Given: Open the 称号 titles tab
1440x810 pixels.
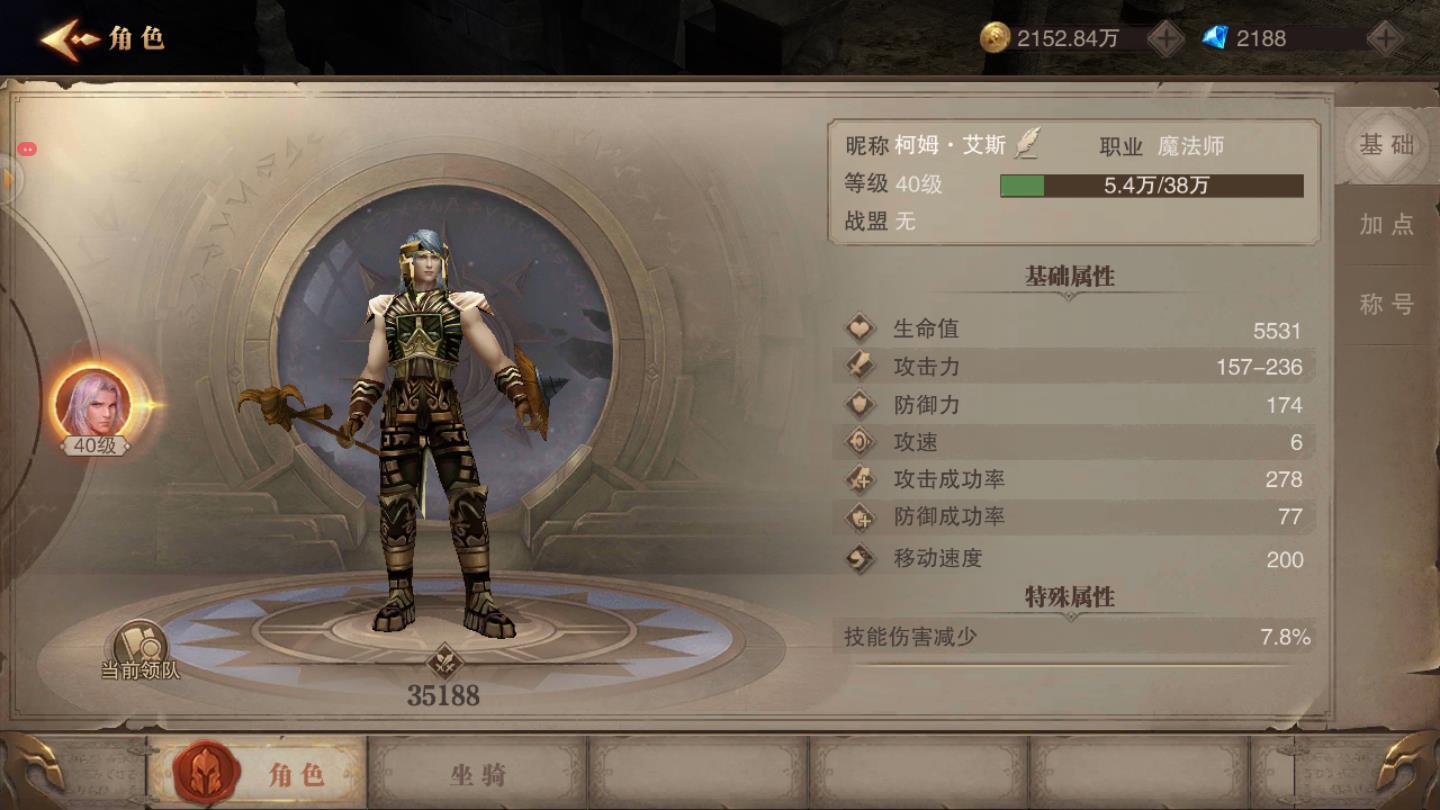Looking at the screenshot, I should click(1386, 305).
